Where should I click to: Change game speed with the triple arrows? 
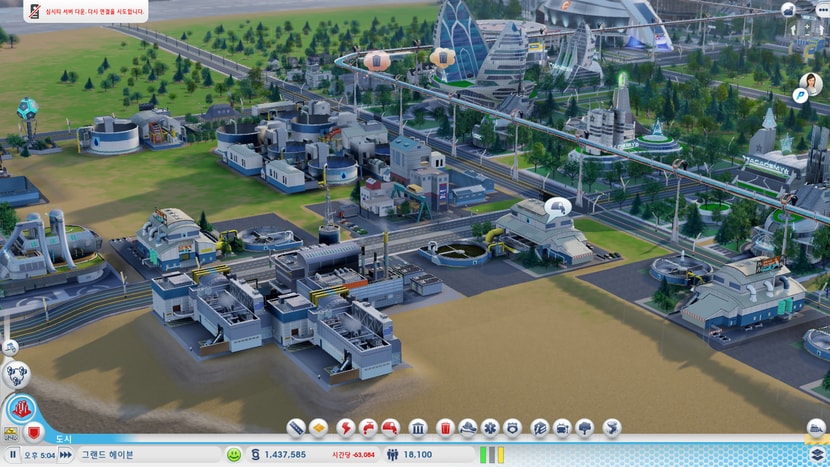(x=65, y=455)
